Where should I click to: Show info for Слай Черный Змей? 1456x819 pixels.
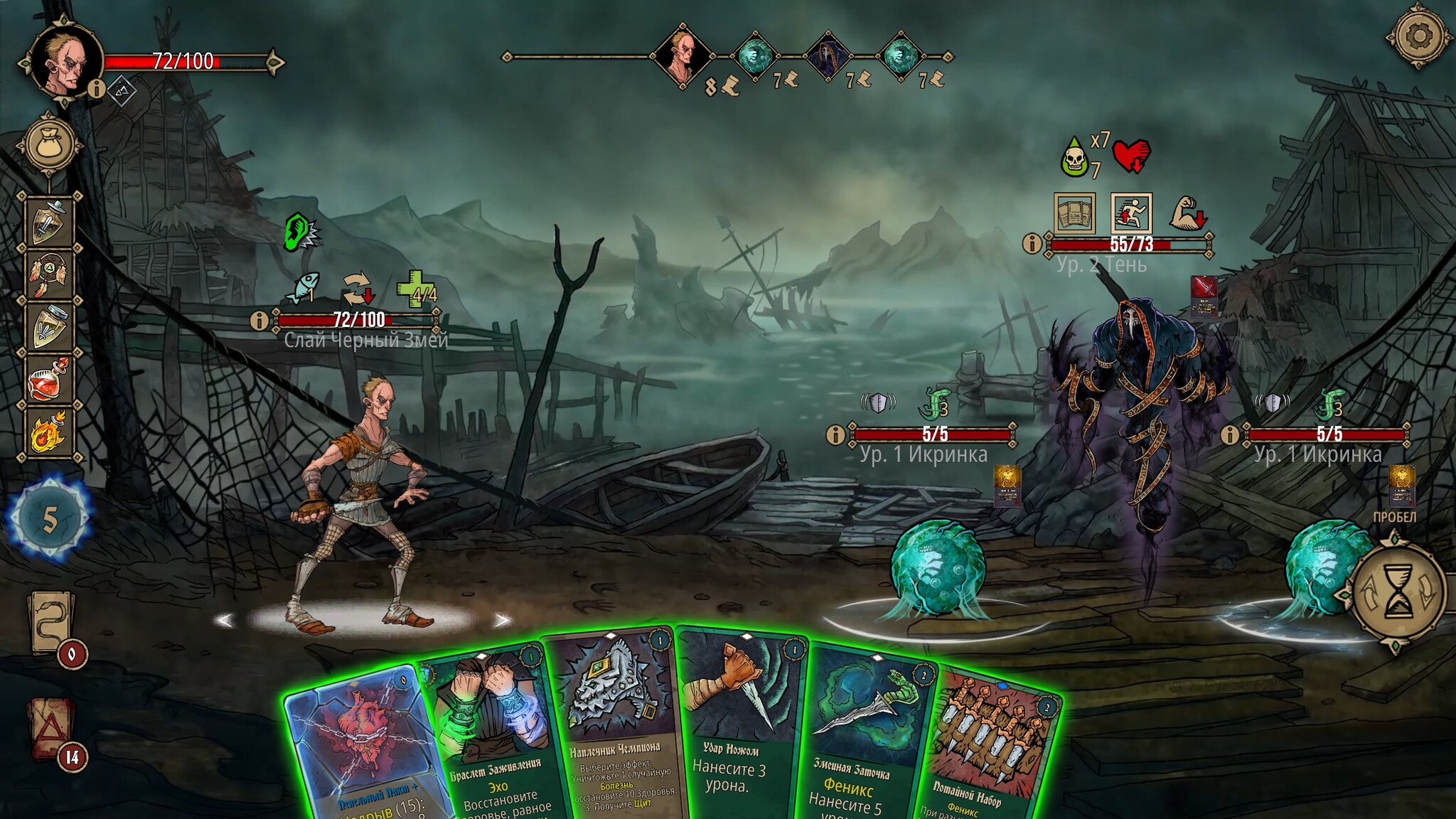(x=259, y=321)
